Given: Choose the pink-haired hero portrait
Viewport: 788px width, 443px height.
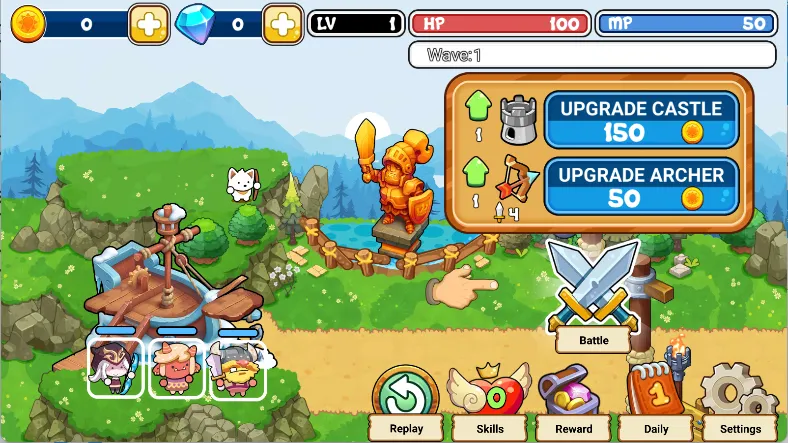Looking at the screenshot, I should click(177, 367).
